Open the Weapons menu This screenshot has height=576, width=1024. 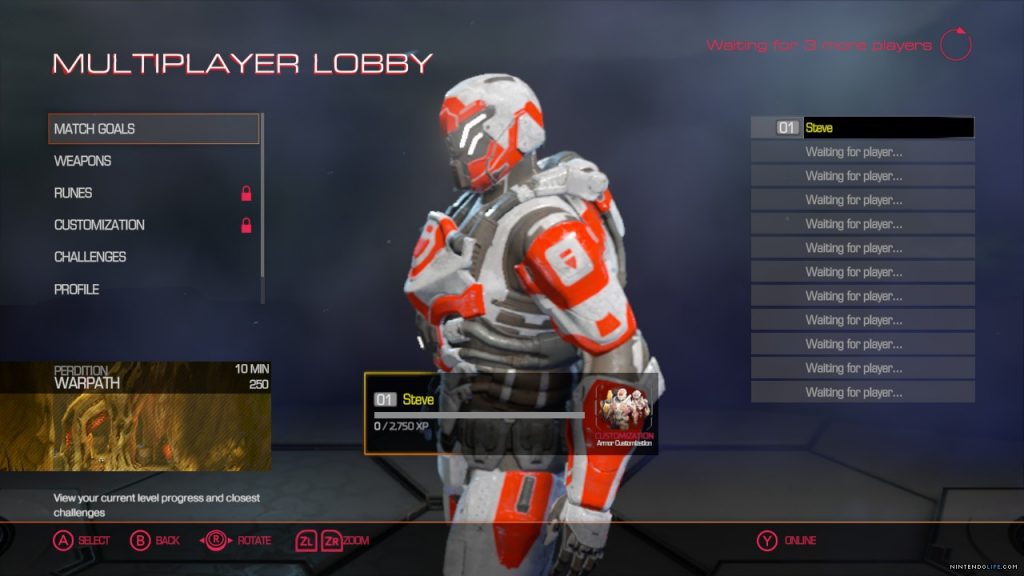coord(83,161)
